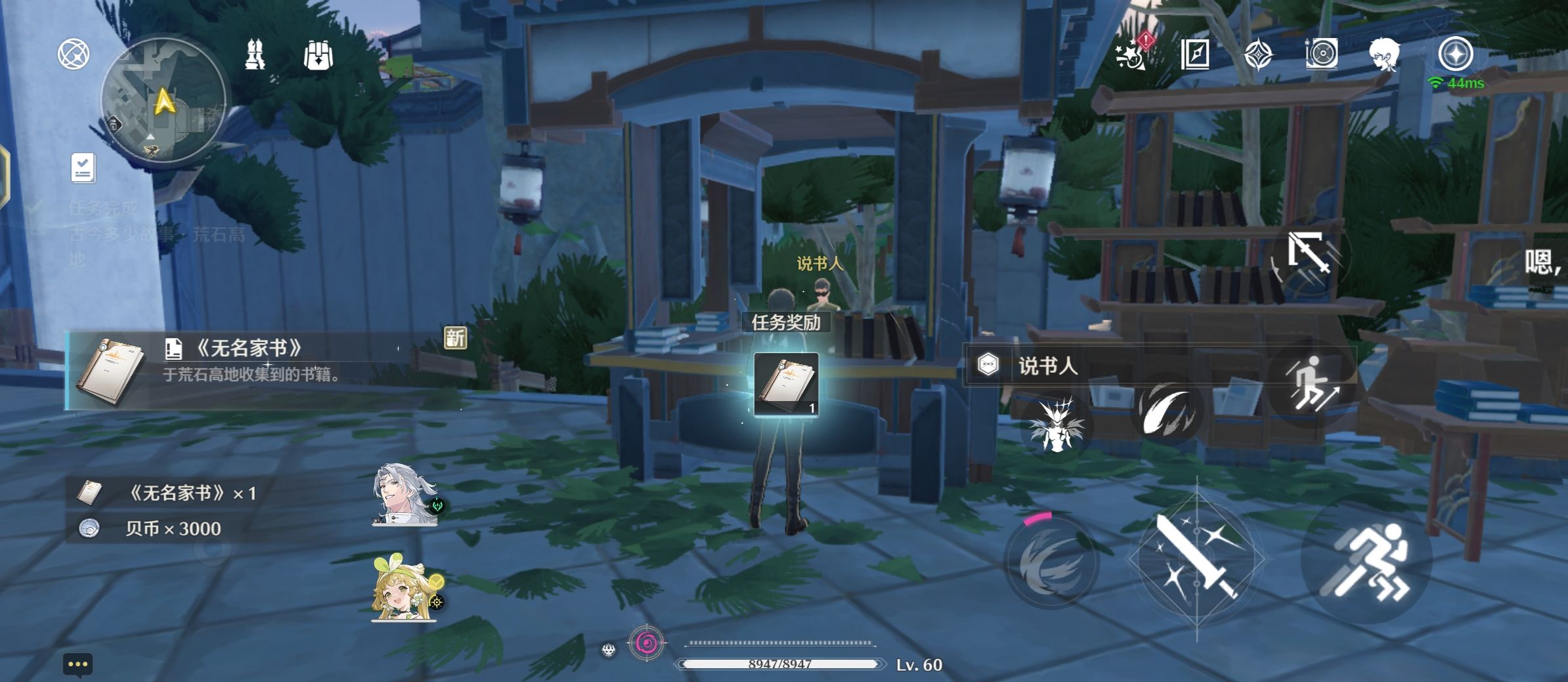This screenshot has height=682, width=1568.
Task: Select the 任务奖励 book reward item
Action: click(786, 385)
